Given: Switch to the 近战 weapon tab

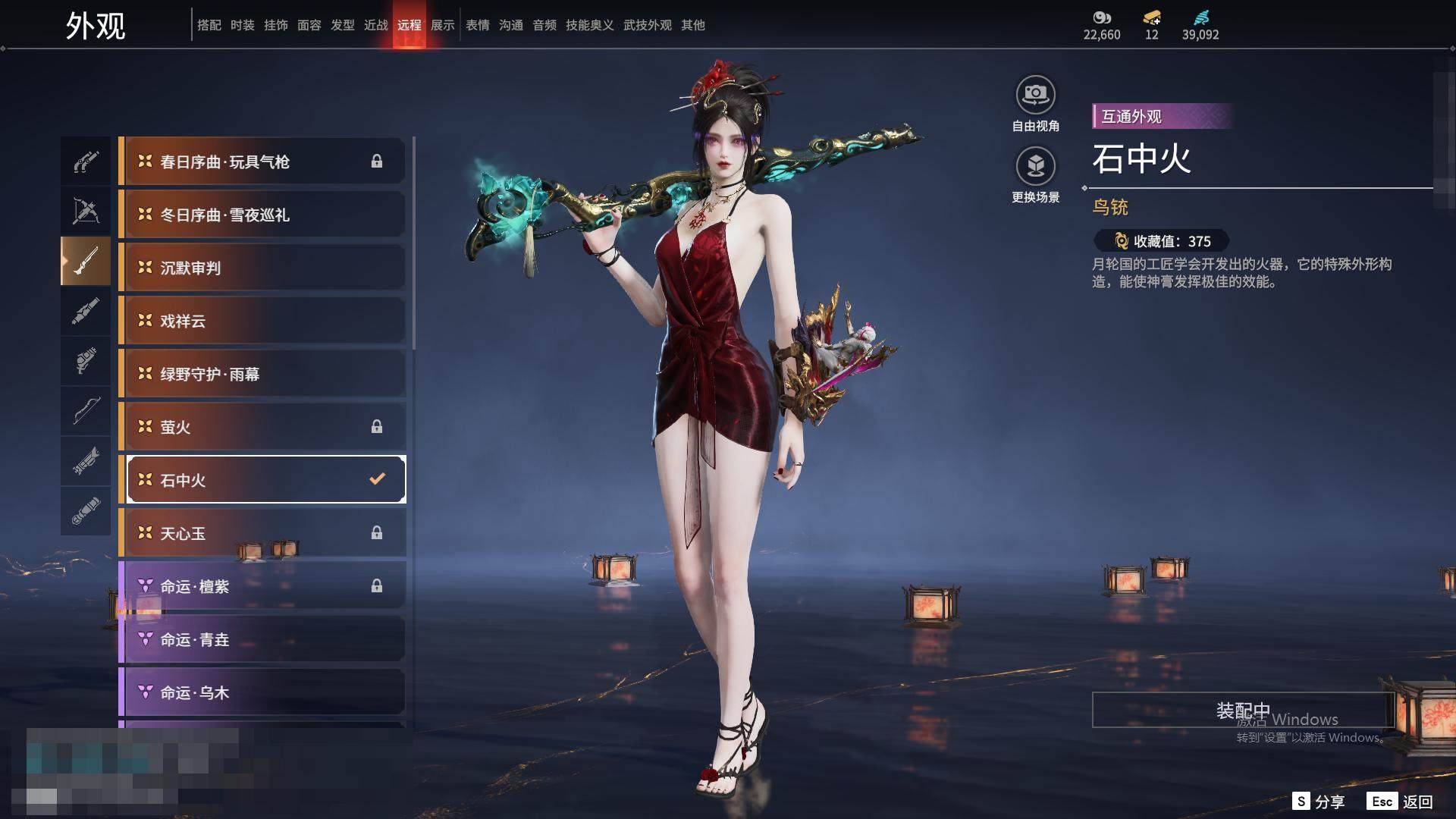Looking at the screenshot, I should [376, 25].
